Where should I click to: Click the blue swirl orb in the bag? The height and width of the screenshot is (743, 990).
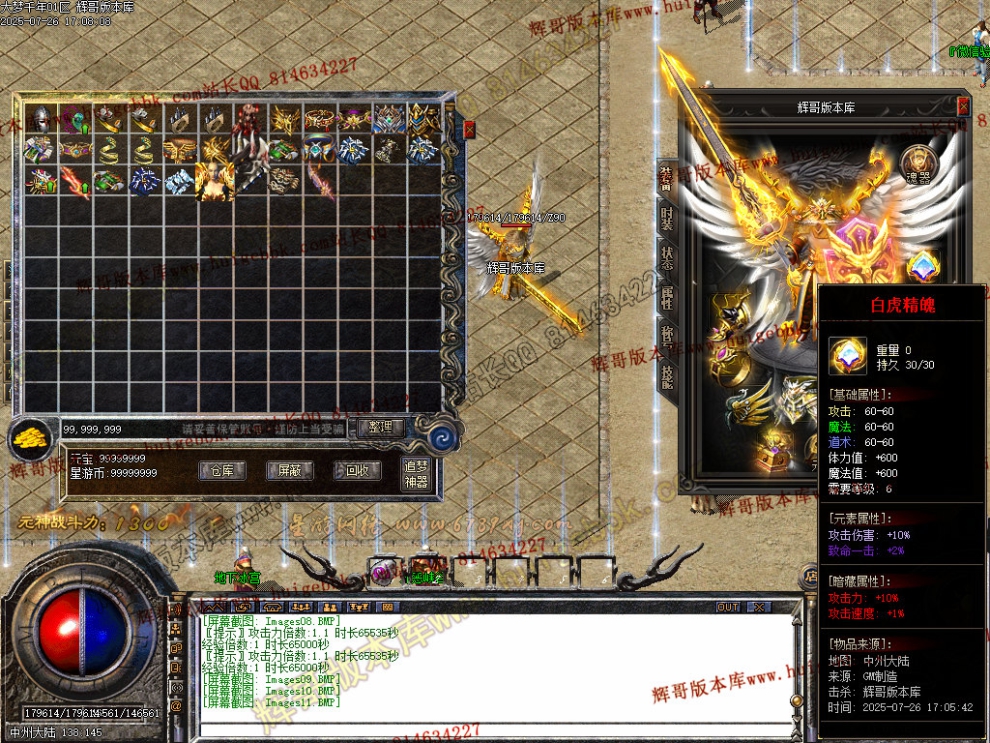pos(441,437)
